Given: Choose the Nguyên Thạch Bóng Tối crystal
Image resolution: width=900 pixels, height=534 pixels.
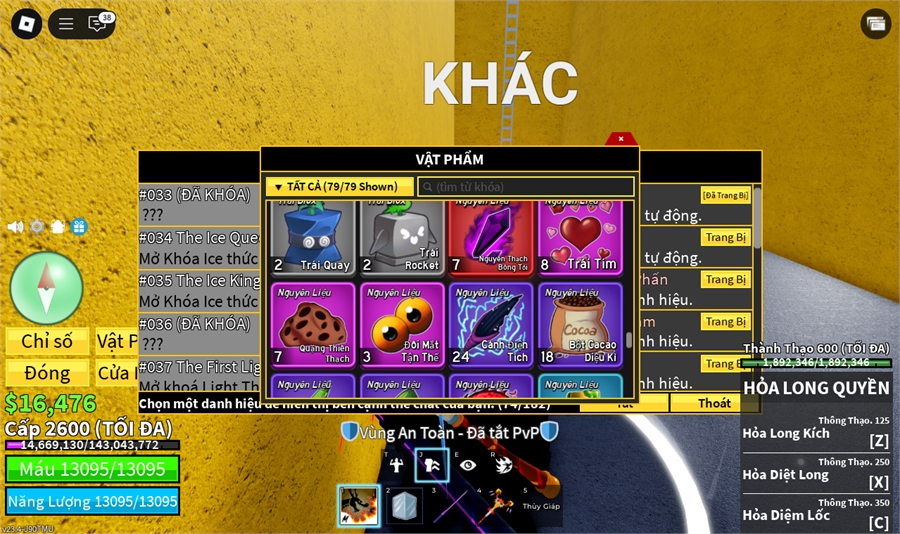Looking at the screenshot, I should tap(492, 237).
